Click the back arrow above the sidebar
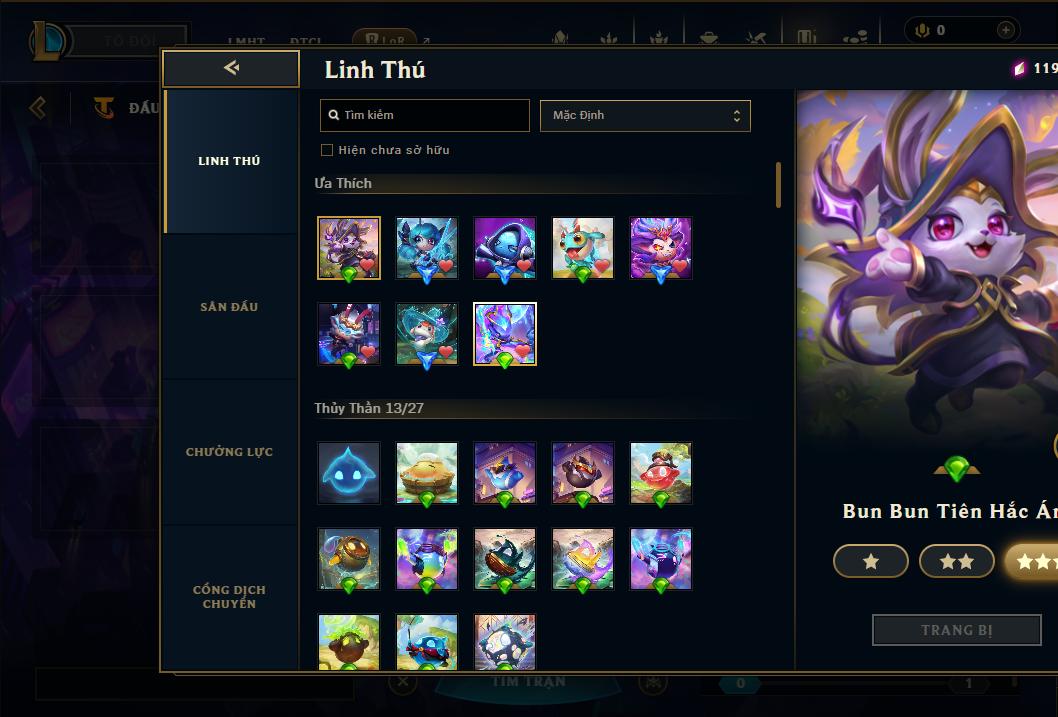The image size is (1058, 717). pos(231,68)
